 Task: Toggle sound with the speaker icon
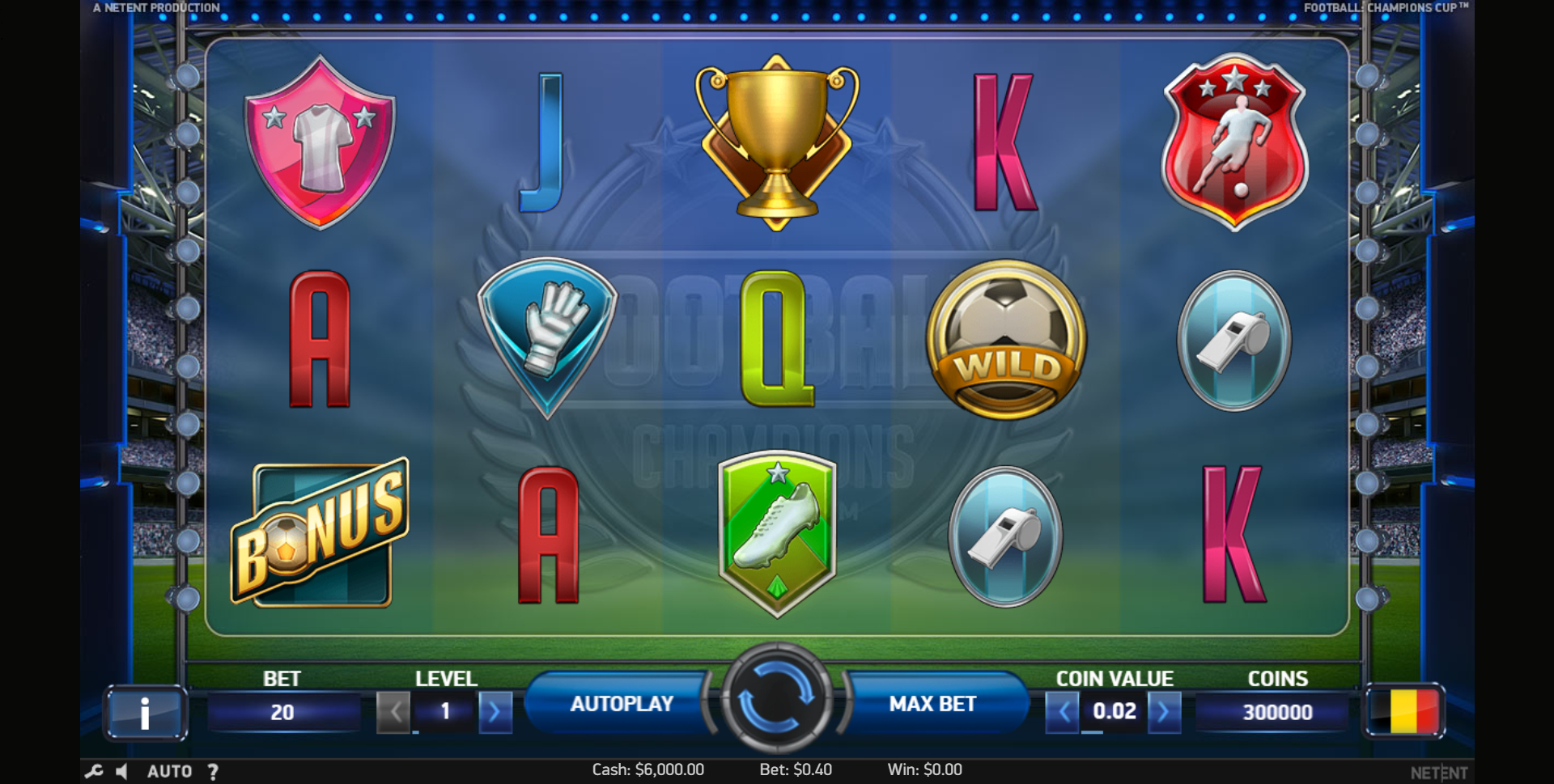122,771
